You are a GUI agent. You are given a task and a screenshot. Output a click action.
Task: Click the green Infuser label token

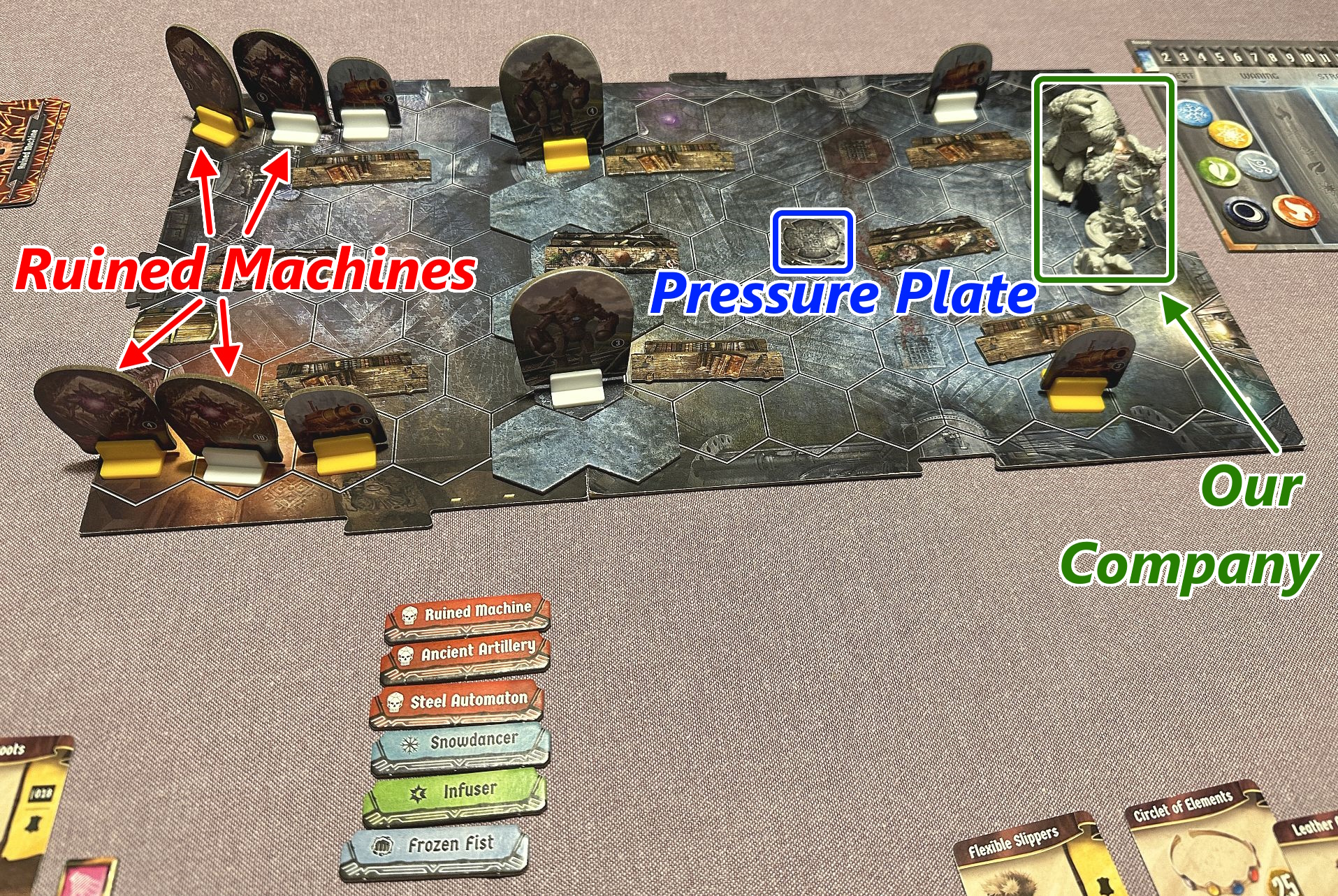click(x=454, y=793)
